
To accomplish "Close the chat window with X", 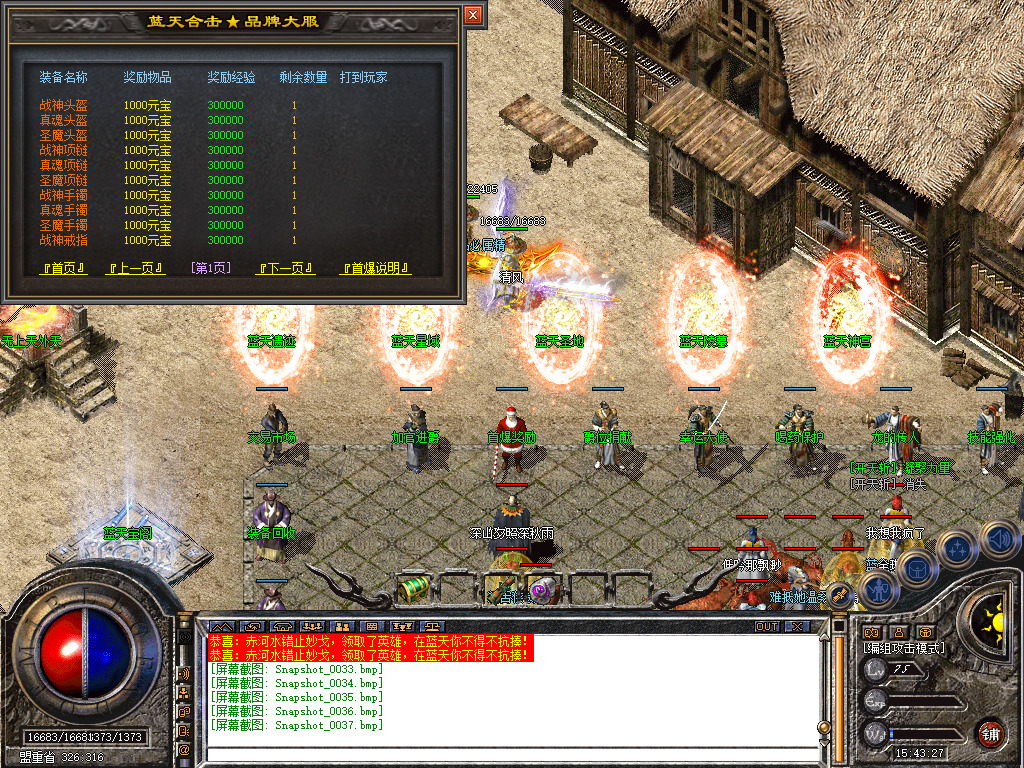I will point(796,626).
